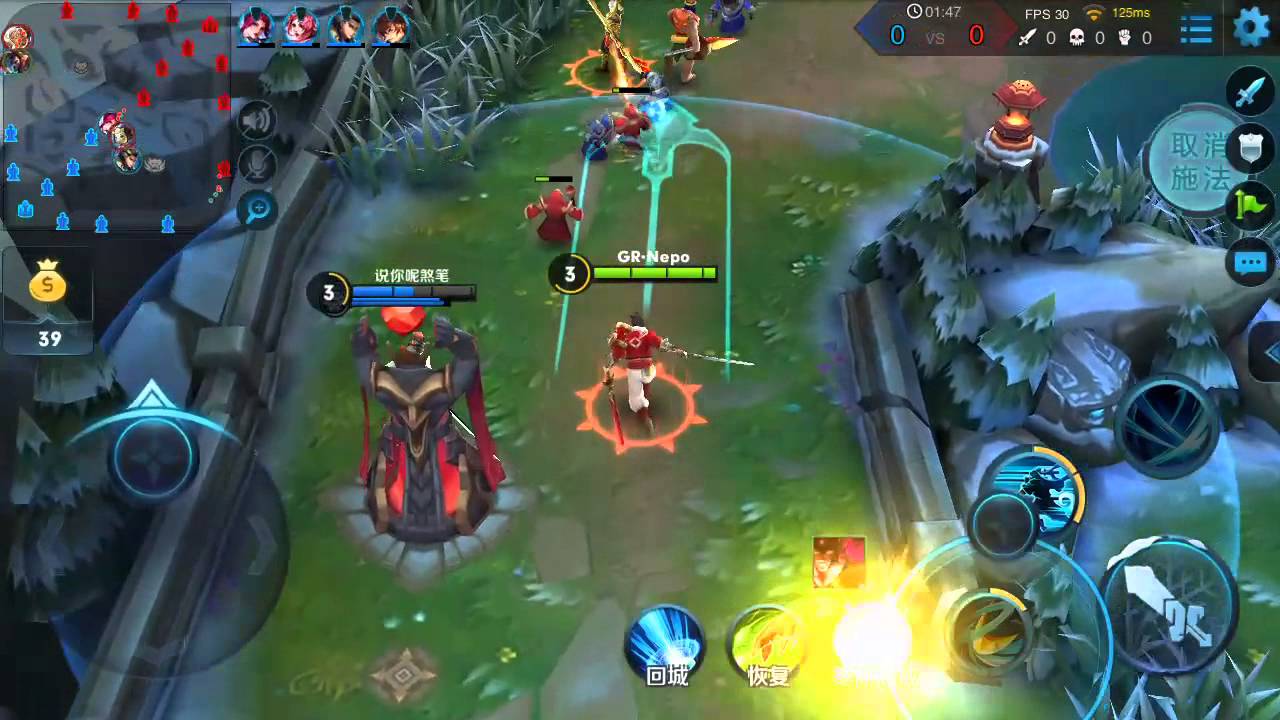Image resolution: width=1280 pixels, height=720 pixels.
Task: Tap the 取消施法 cancel-cast button
Action: [1198, 162]
